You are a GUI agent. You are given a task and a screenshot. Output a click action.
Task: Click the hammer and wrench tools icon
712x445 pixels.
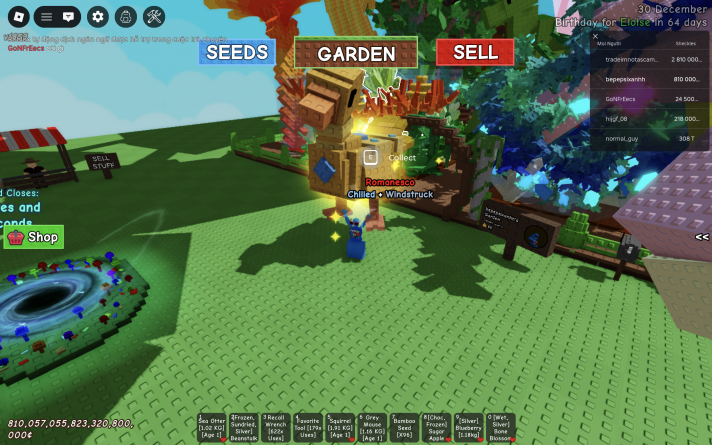tap(154, 16)
